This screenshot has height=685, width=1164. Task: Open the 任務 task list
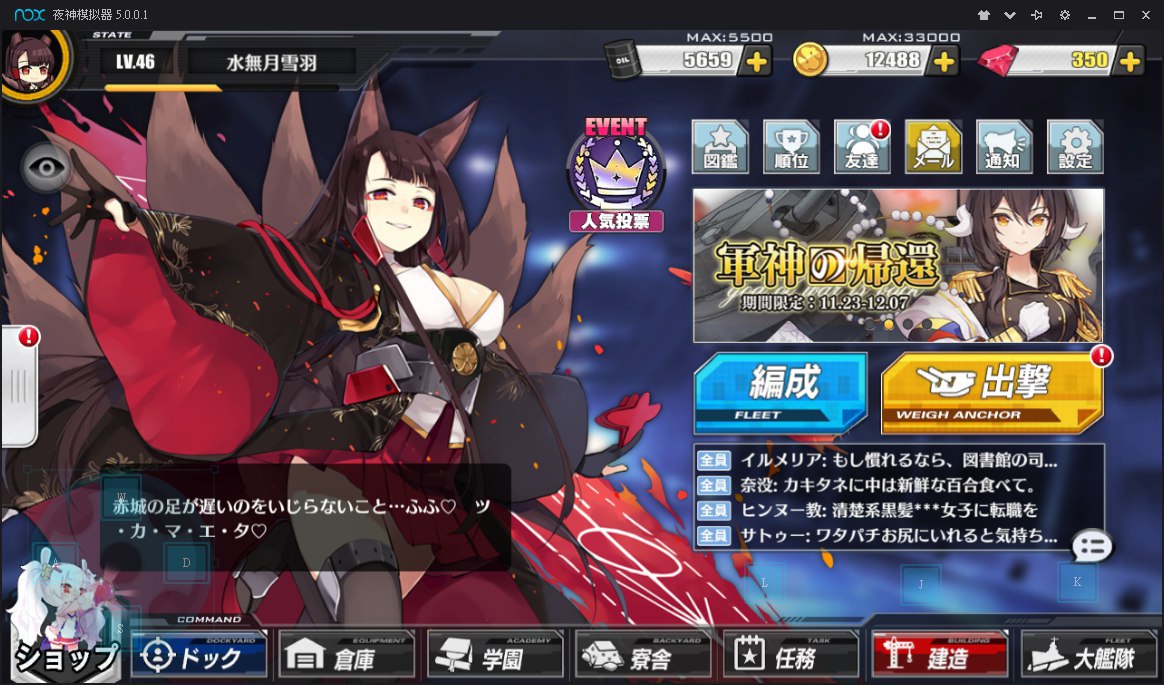pos(790,656)
